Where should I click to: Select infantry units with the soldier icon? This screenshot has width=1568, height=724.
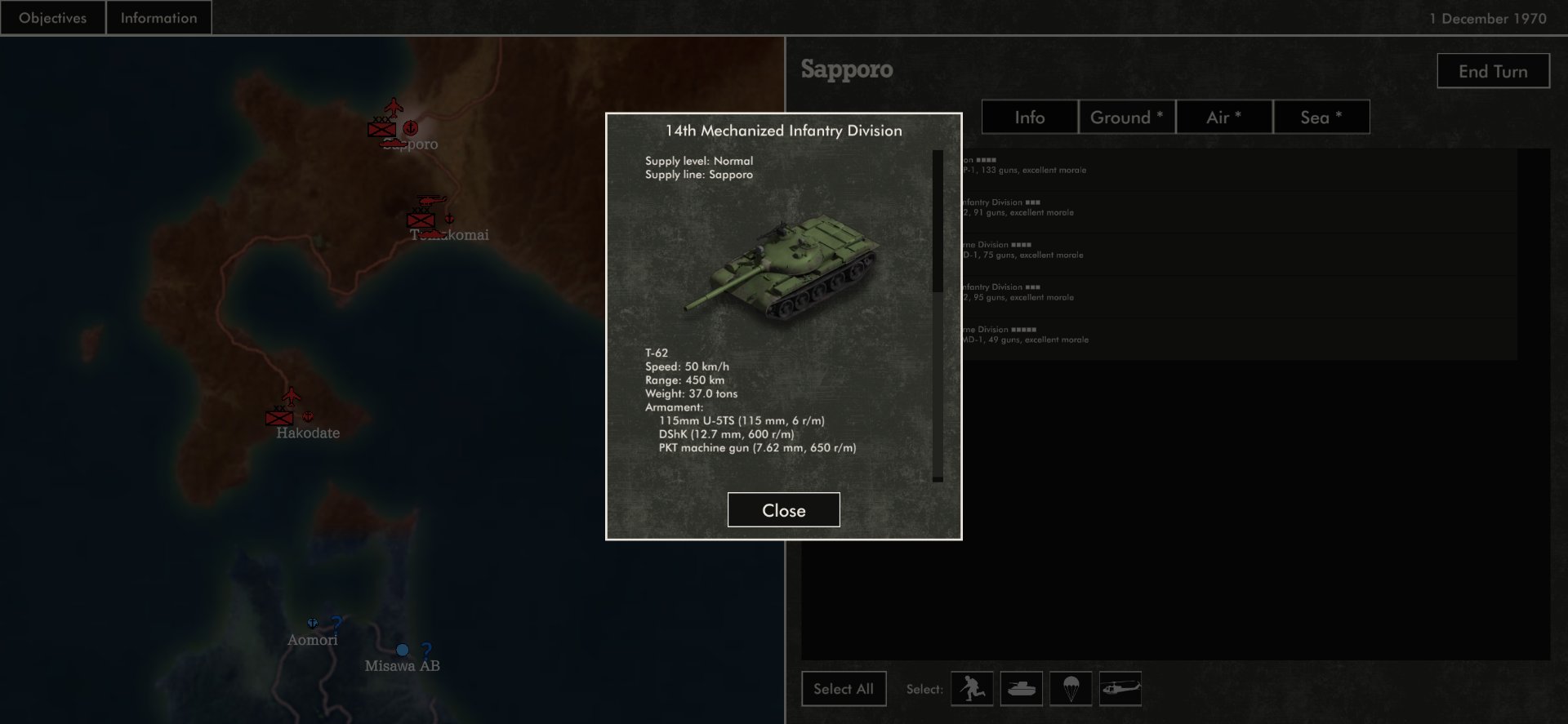tap(972, 689)
